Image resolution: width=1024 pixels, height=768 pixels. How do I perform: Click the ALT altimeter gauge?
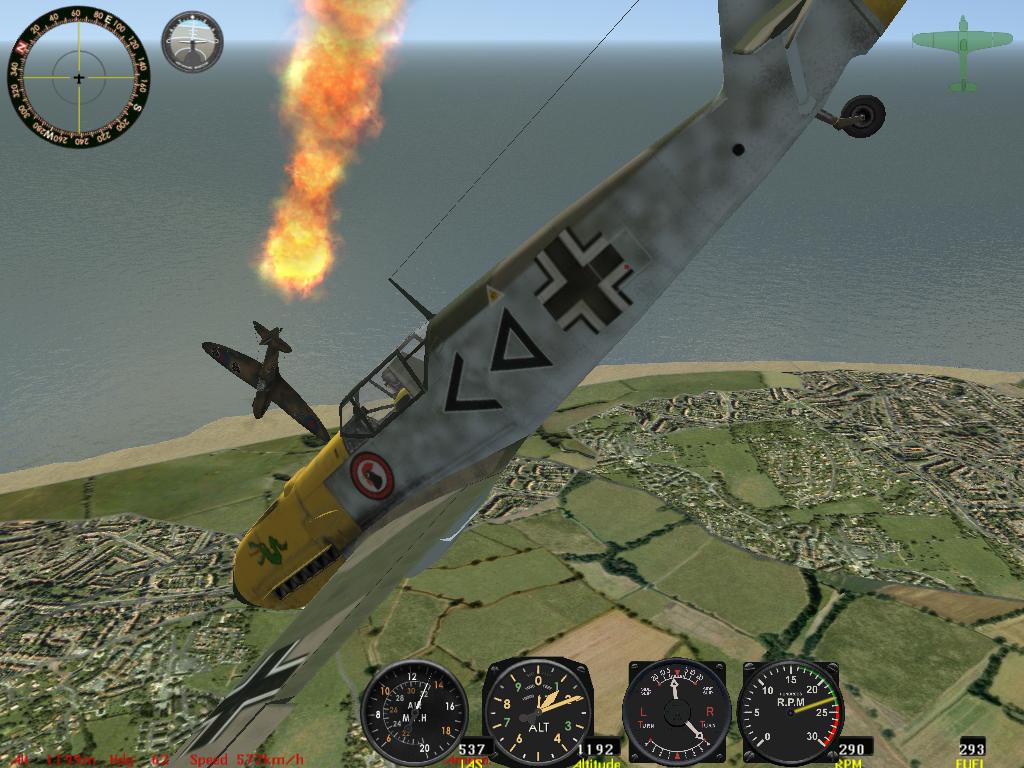click(x=537, y=713)
